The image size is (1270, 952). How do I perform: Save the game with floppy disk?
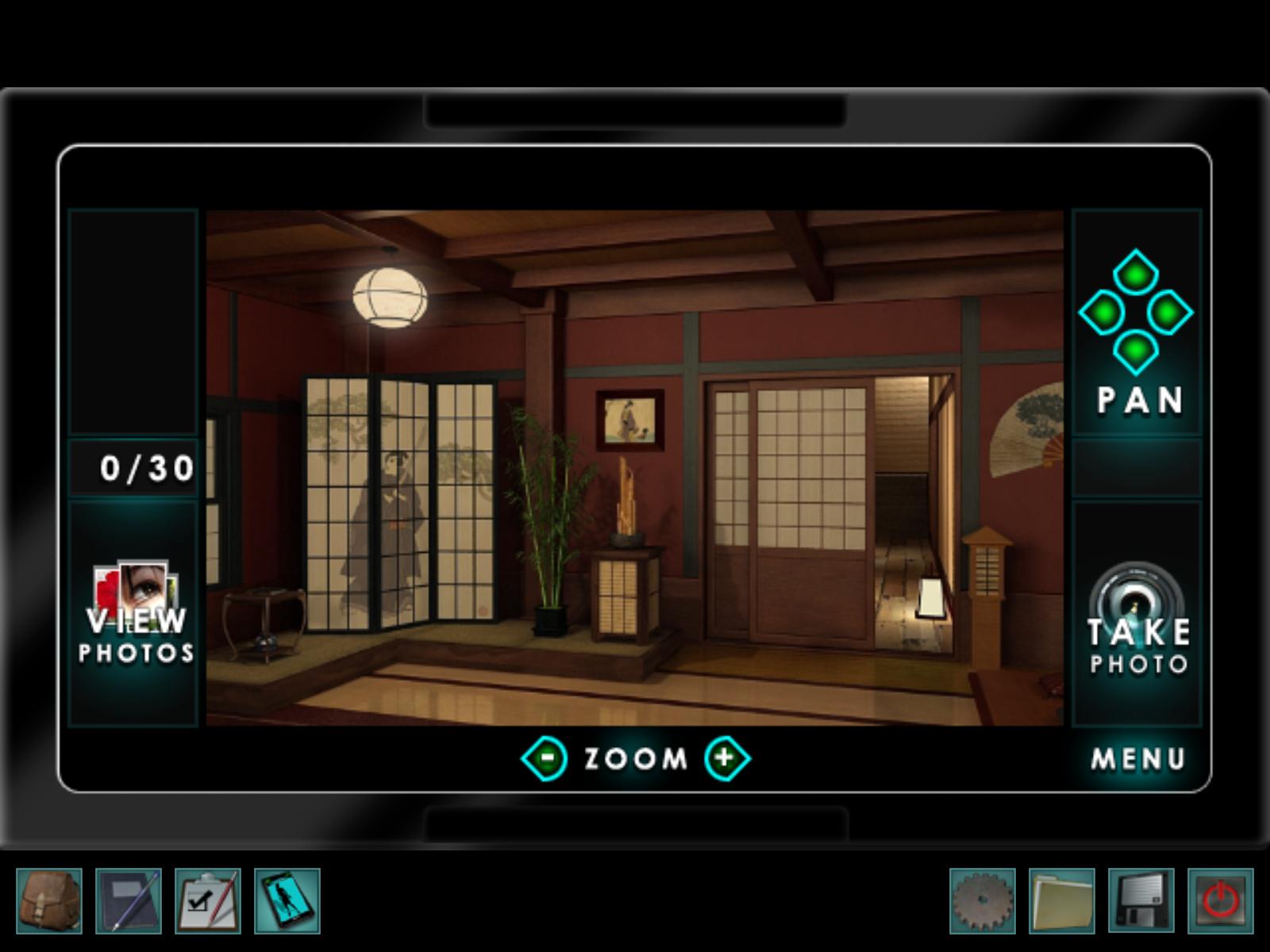tap(1141, 901)
